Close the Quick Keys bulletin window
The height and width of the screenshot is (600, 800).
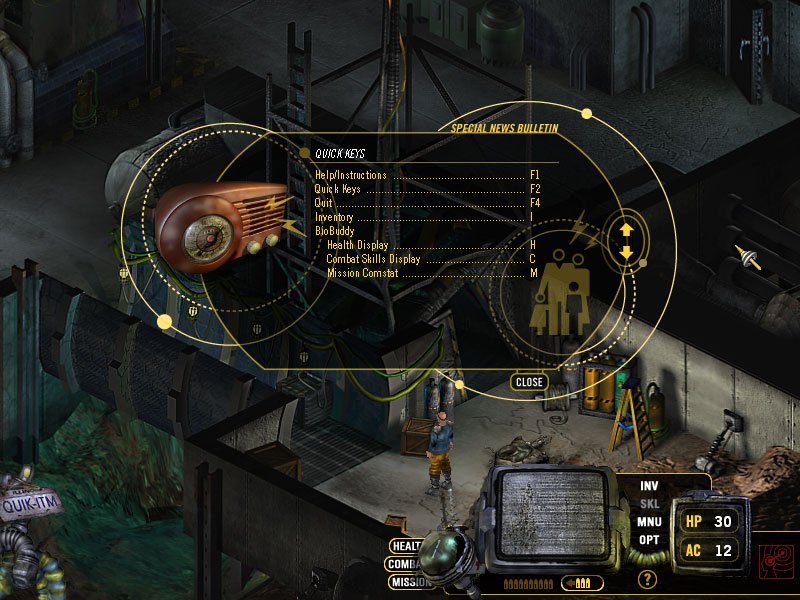click(529, 382)
